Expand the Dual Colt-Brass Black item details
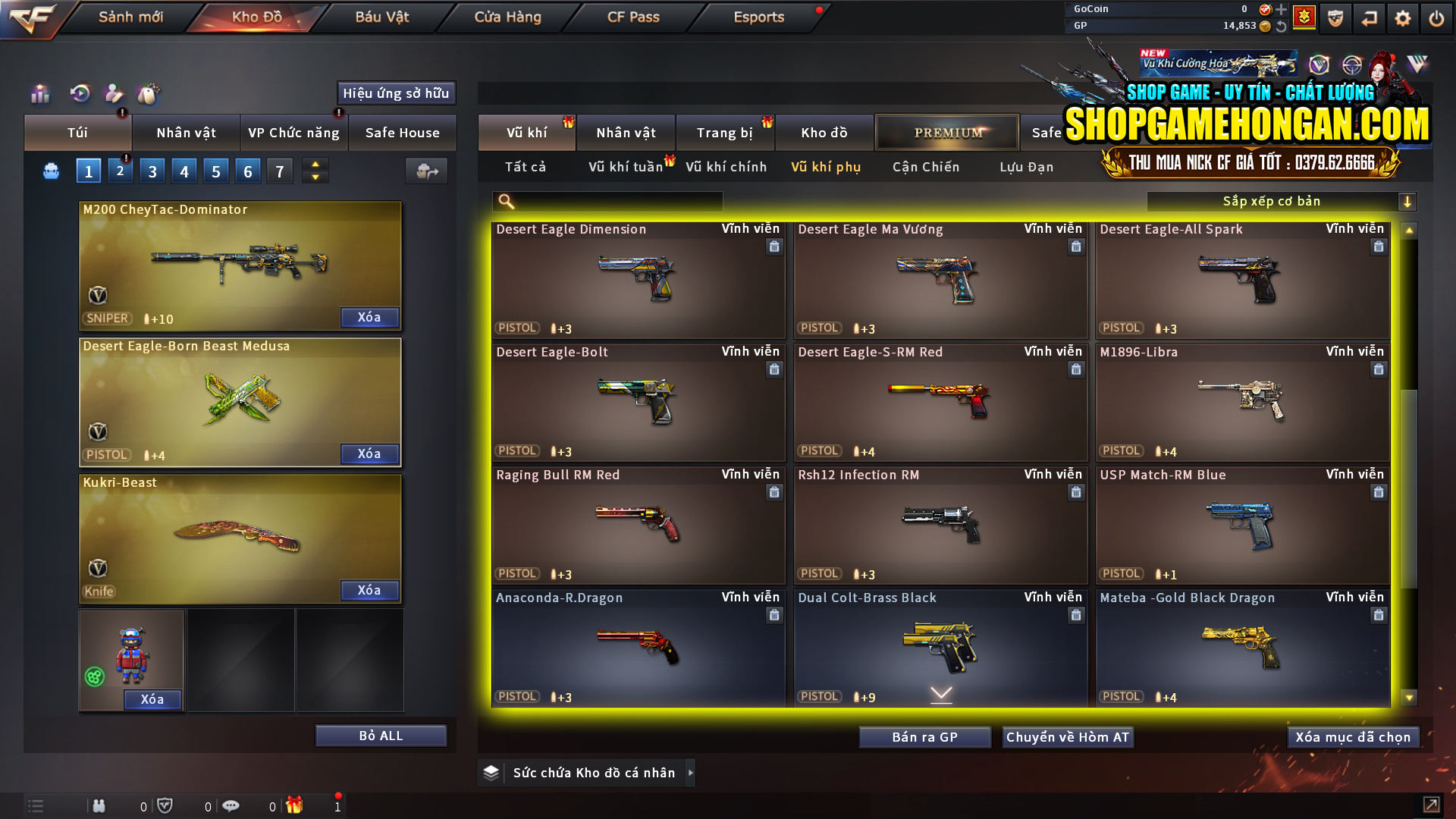Viewport: 1456px width, 819px height. pos(941,694)
